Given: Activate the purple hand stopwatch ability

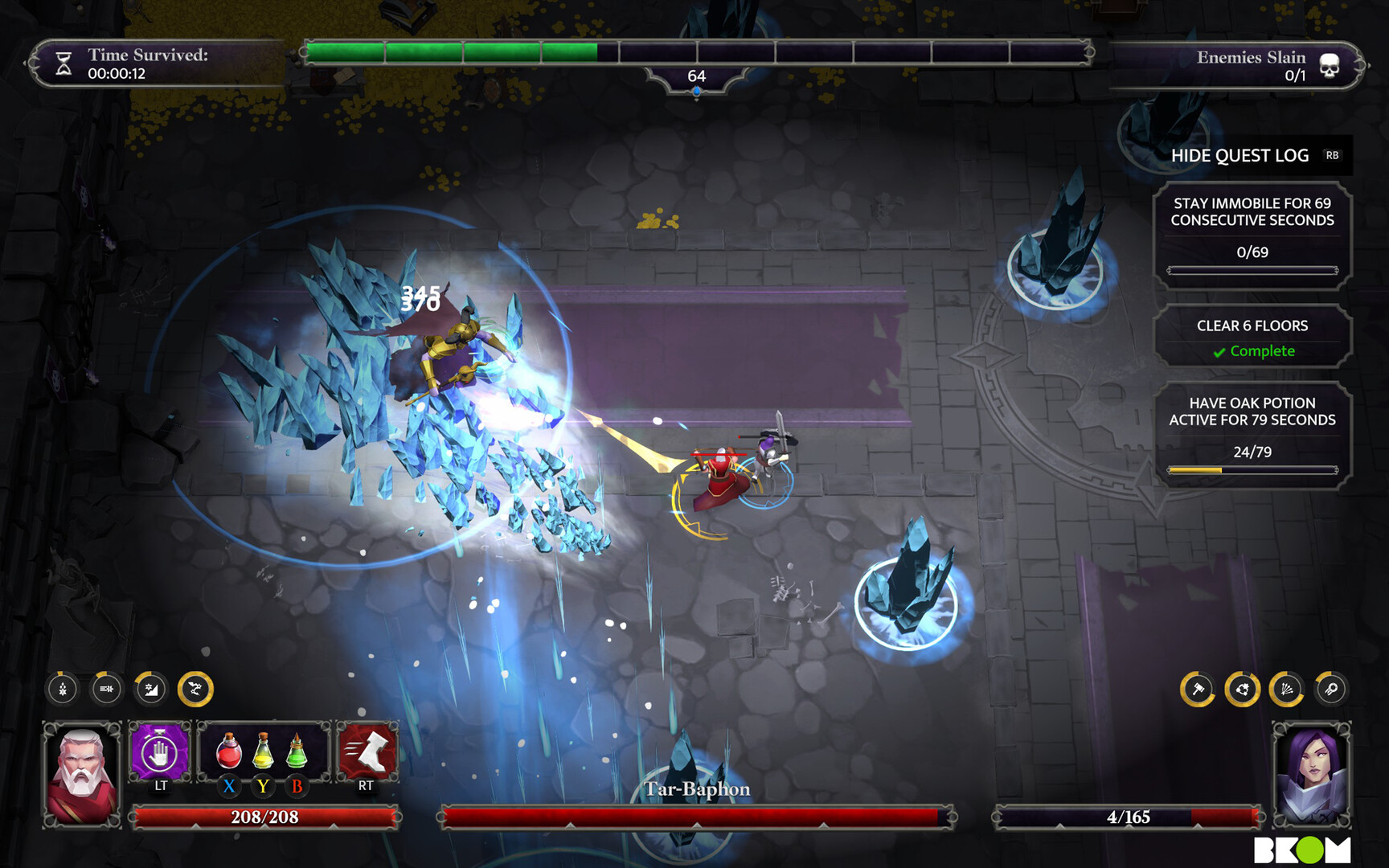Looking at the screenshot, I should 160,753.
